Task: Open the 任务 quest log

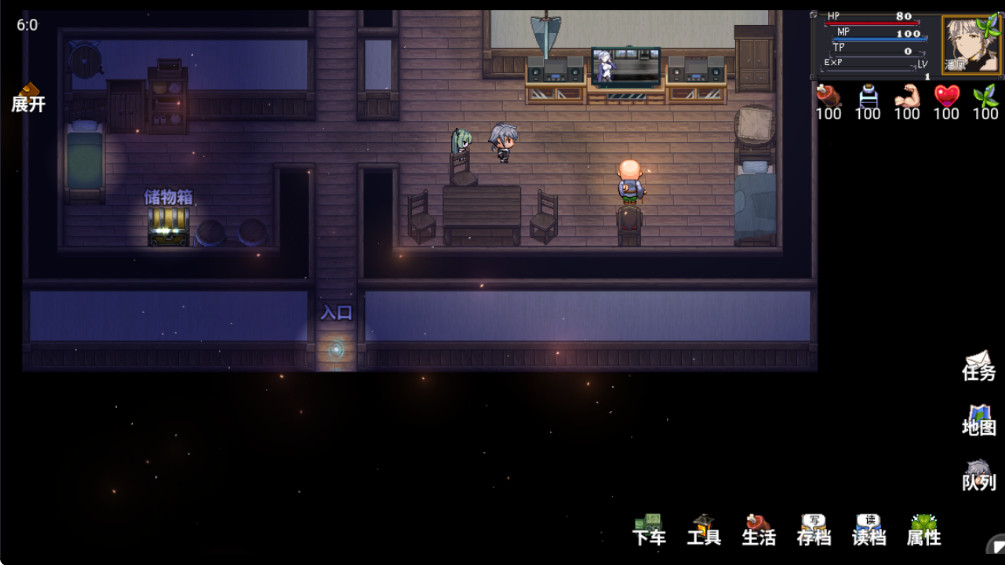Action: click(979, 366)
